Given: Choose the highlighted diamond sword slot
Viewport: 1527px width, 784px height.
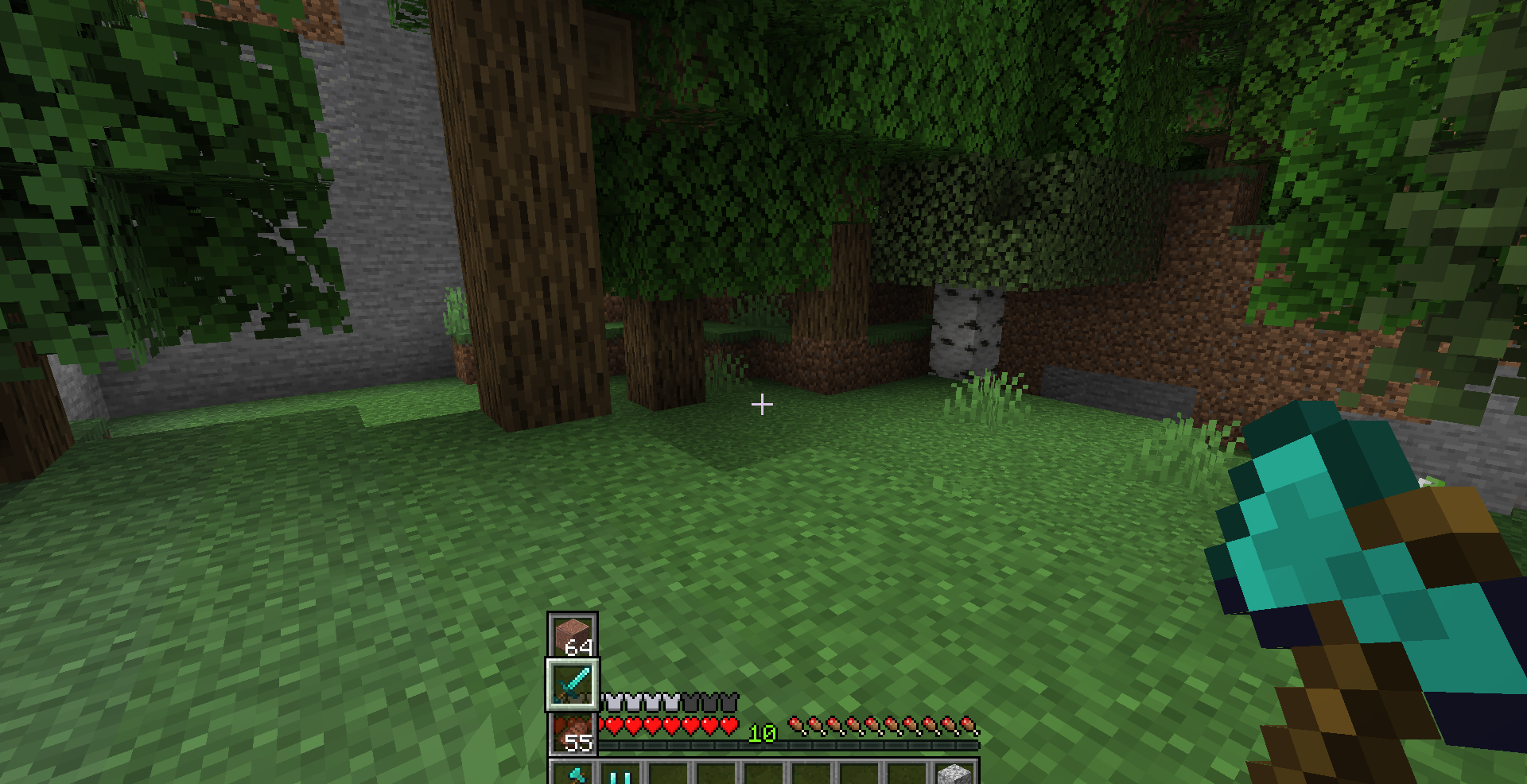Looking at the screenshot, I should coord(573,684).
